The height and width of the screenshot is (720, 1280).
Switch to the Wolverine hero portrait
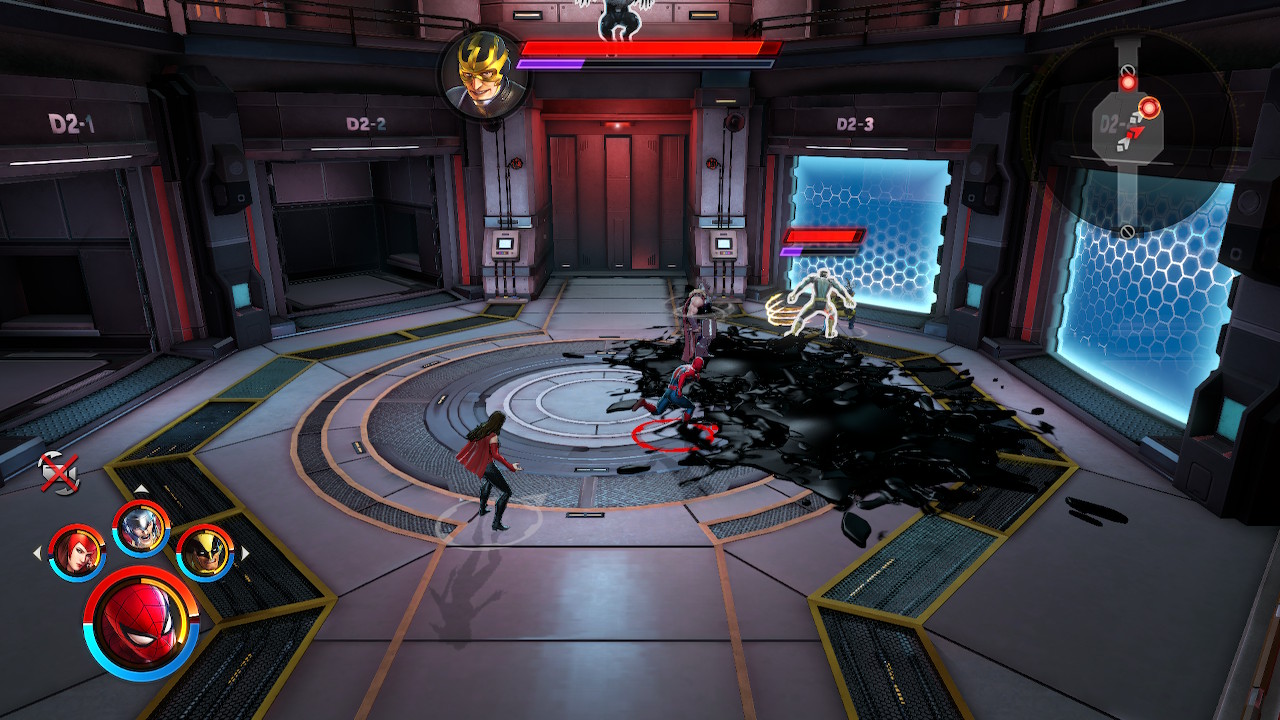click(205, 551)
